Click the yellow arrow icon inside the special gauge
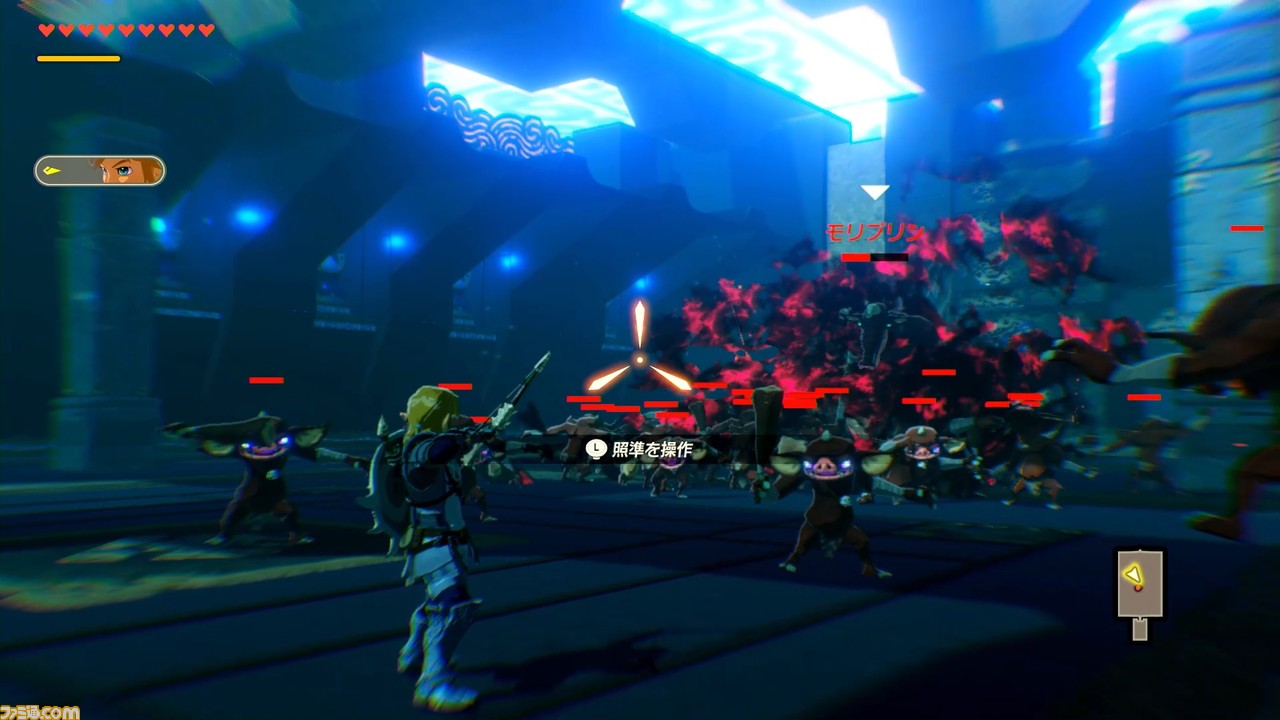Image resolution: width=1280 pixels, height=720 pixels. pos(52,171)
